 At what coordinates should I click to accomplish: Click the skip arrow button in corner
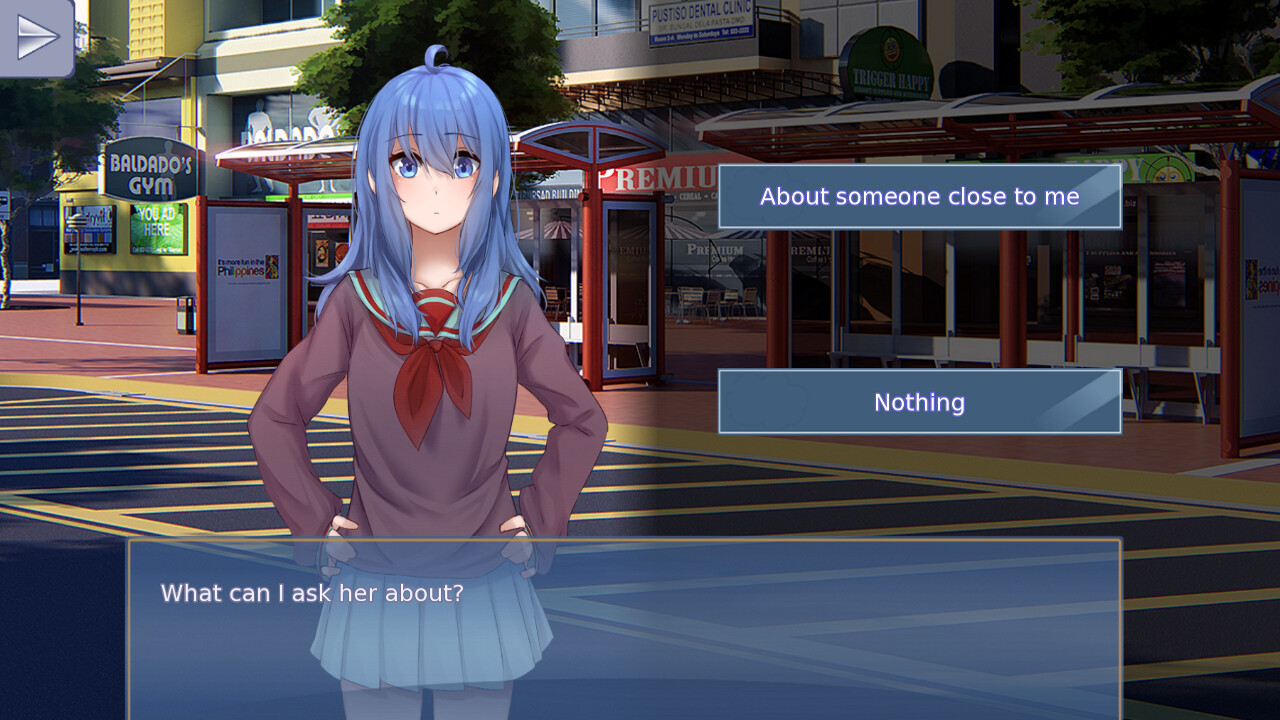coord(37,37)
